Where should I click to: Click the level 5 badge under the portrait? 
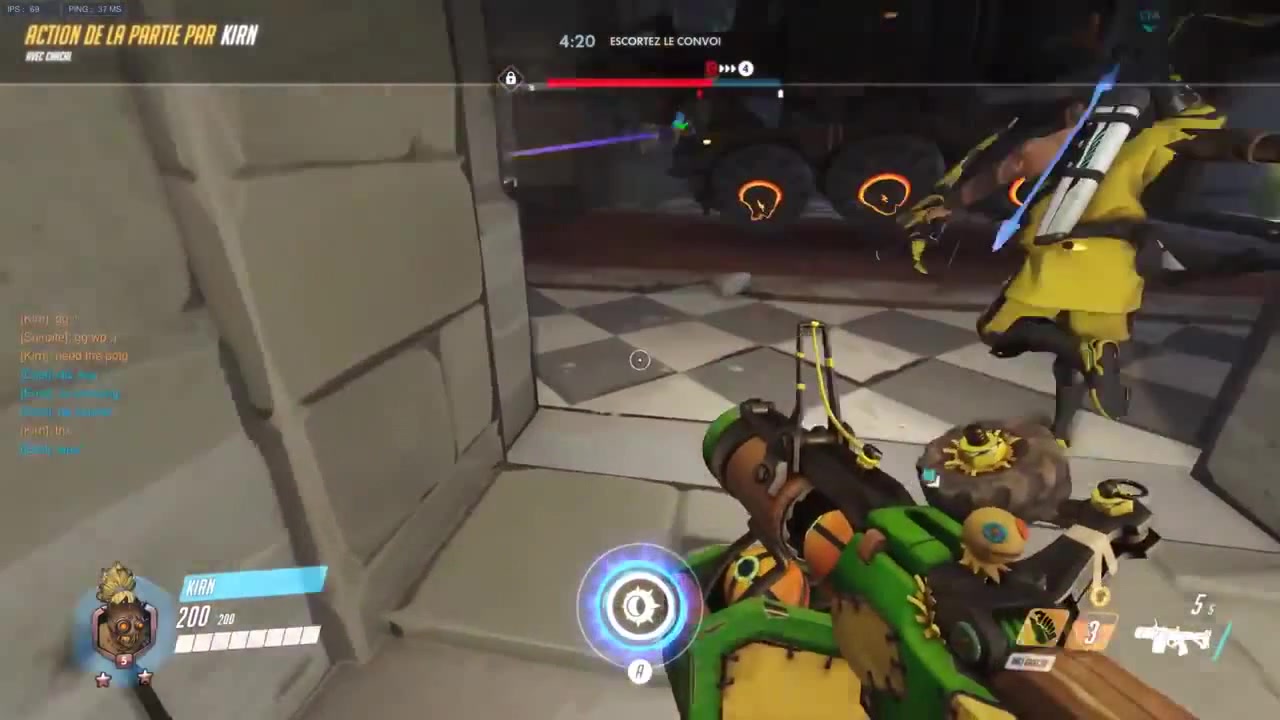[122, 659]
